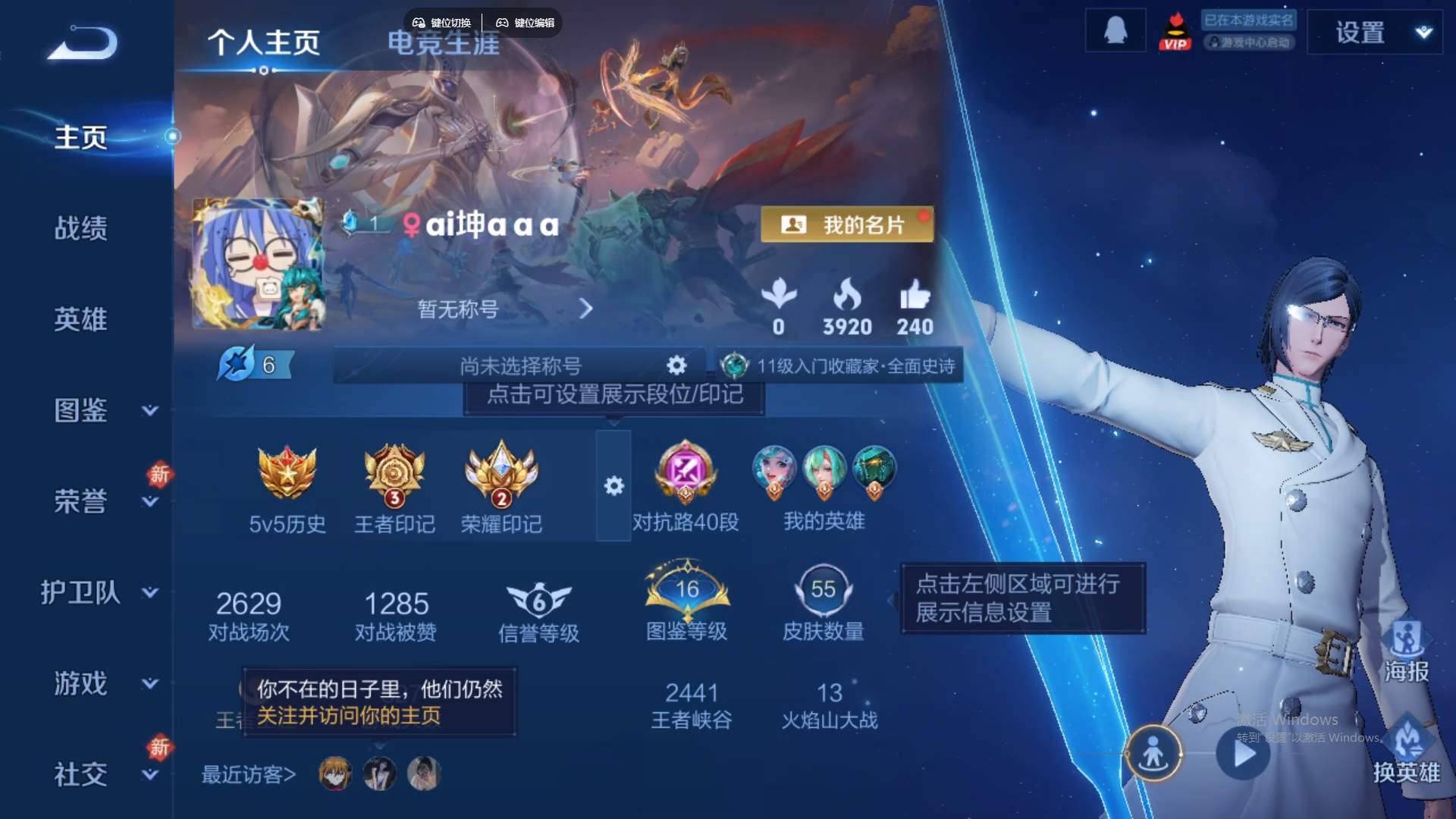
Task: Click the gear in the badge display area
Action: [614, 486]
